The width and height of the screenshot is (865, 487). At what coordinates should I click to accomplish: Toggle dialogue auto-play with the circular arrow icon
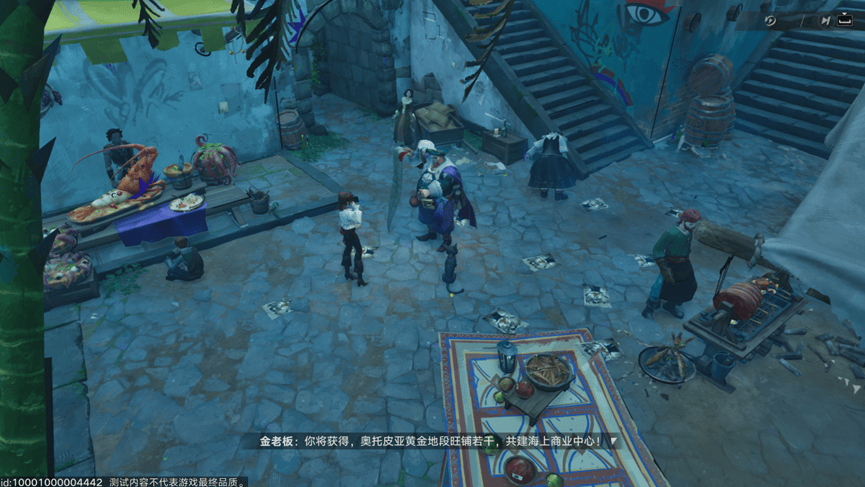click(770, 20)
